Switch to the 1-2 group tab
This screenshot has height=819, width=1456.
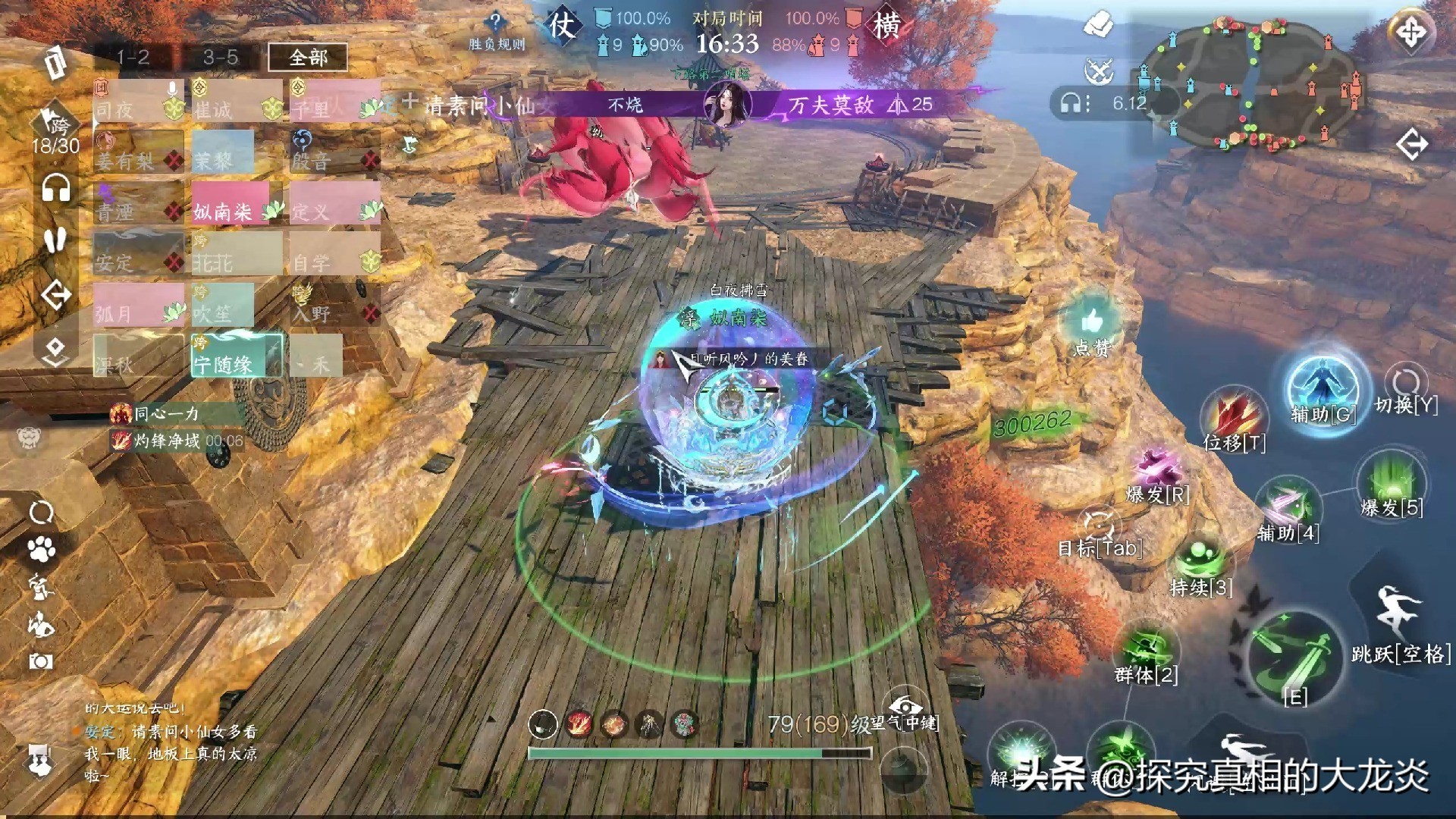pos(133,57)
